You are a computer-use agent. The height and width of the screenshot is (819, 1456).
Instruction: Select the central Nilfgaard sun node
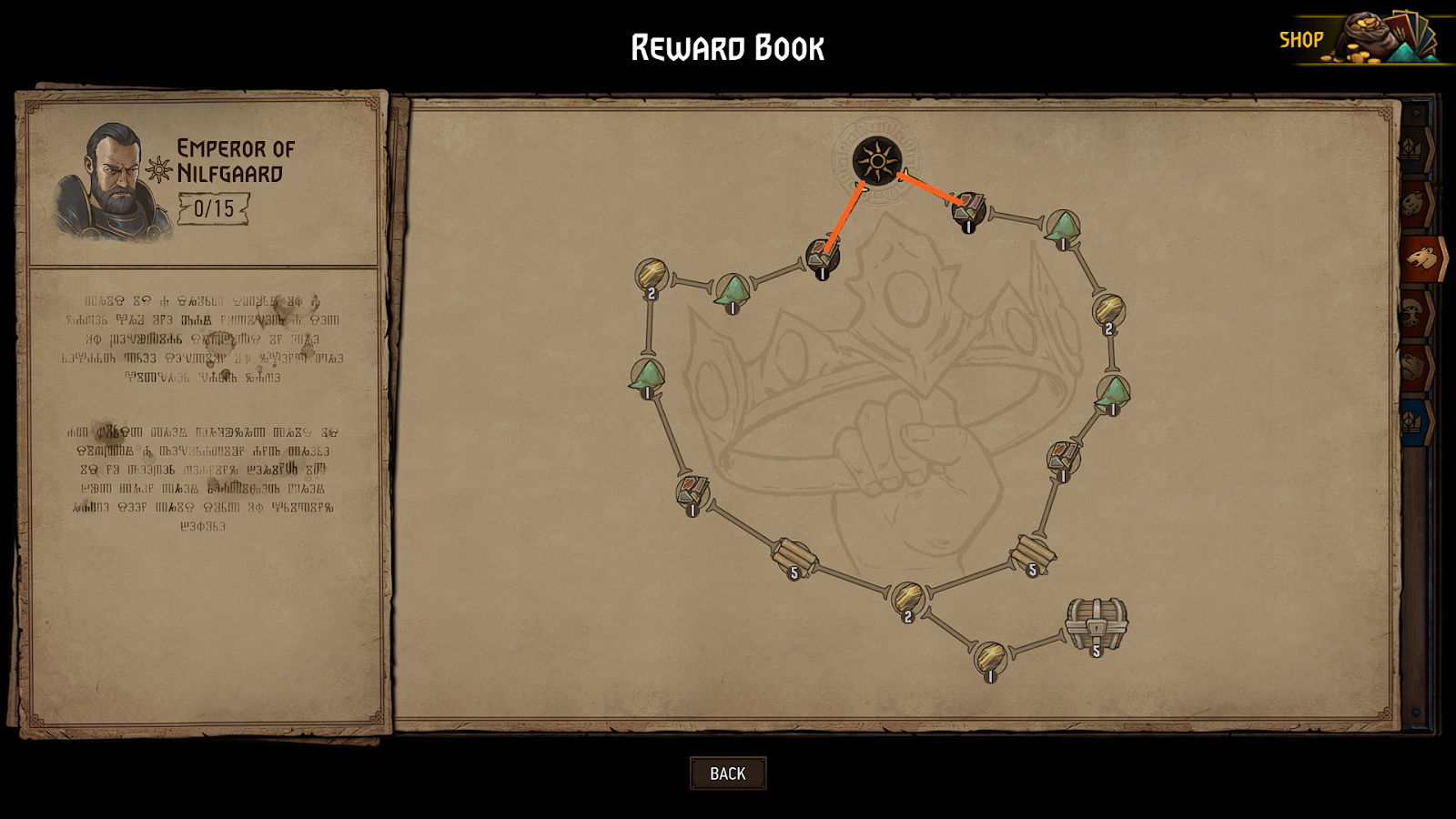pos(876,158)
